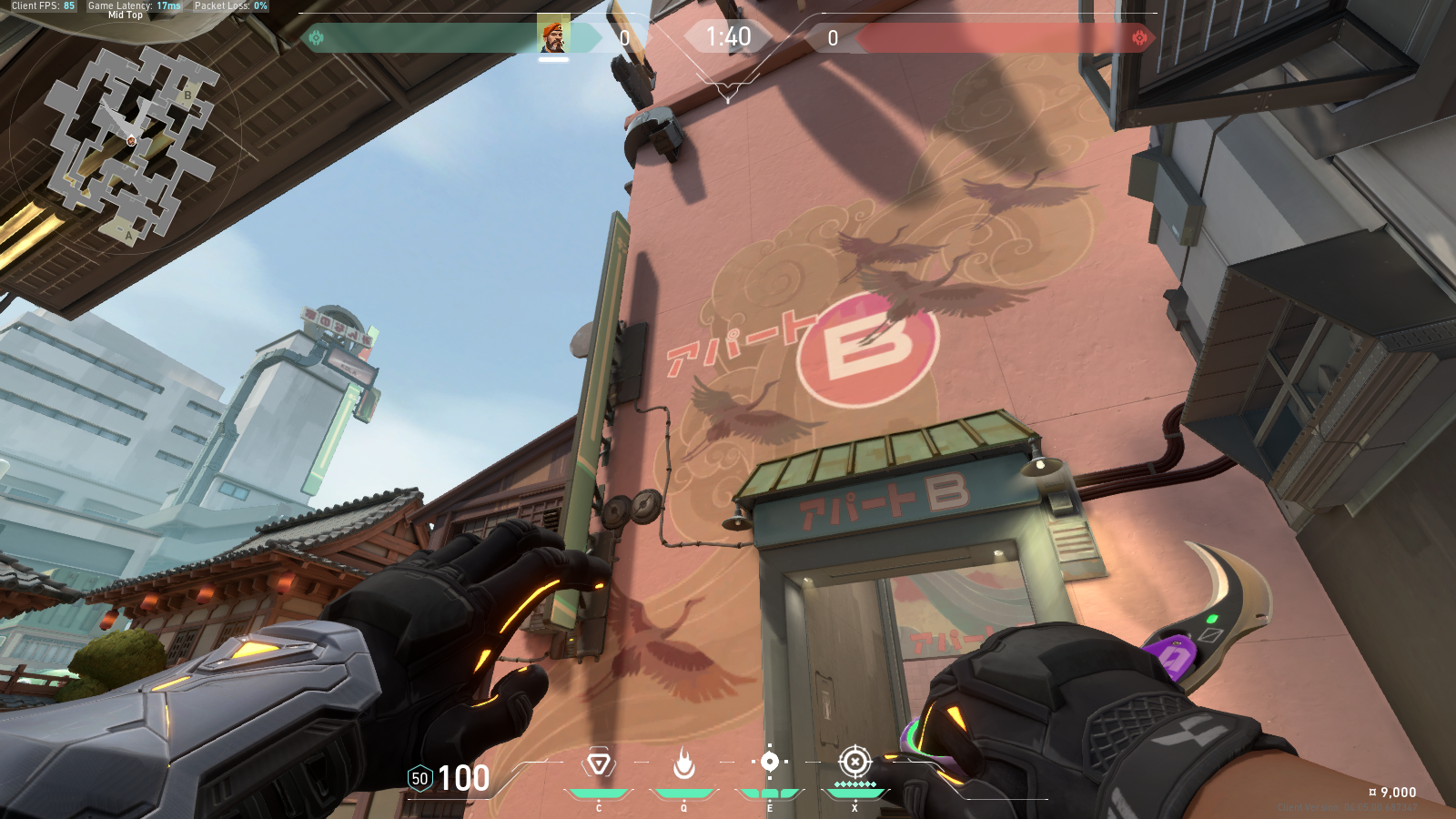Activate the Stim Beacon ability icon
The width and height of the screenshot is (1456, 819).
tap(599, 763)
